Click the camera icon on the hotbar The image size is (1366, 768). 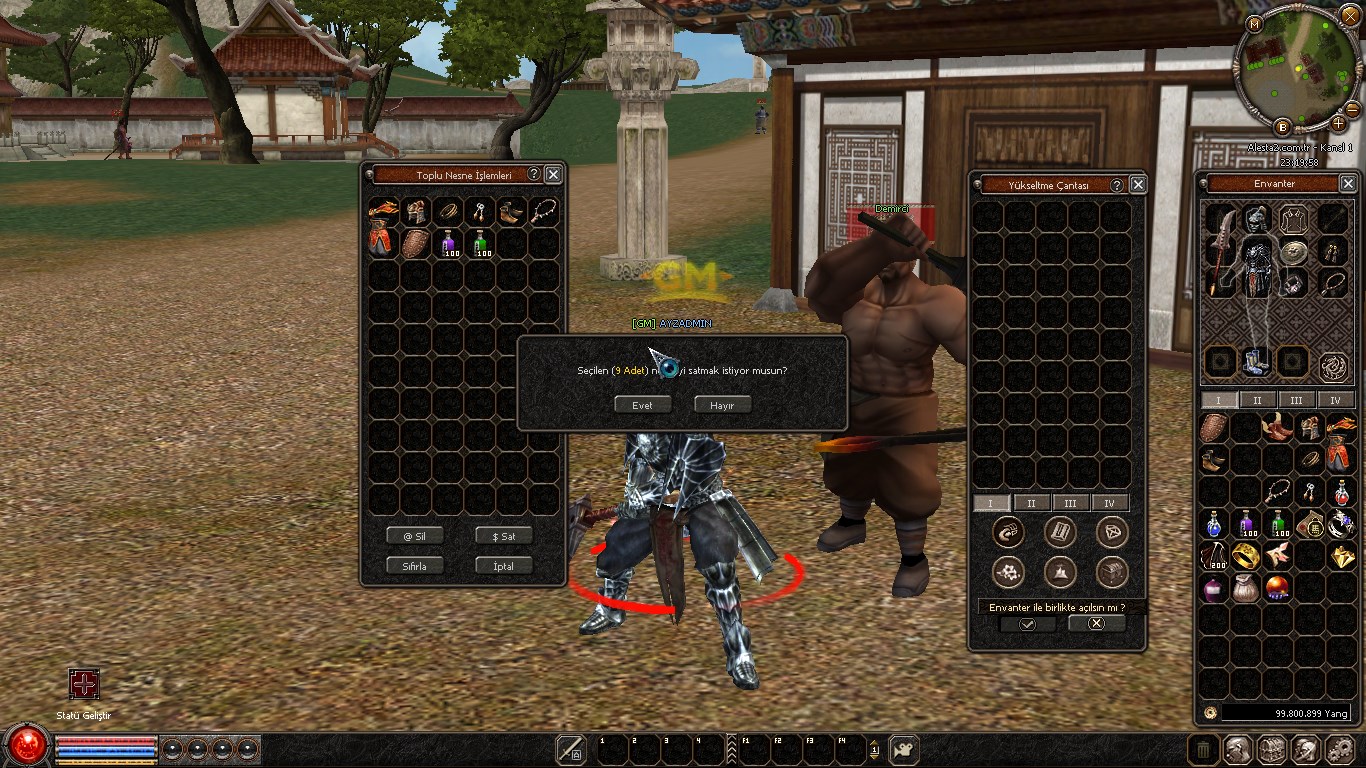pos(904,749)
